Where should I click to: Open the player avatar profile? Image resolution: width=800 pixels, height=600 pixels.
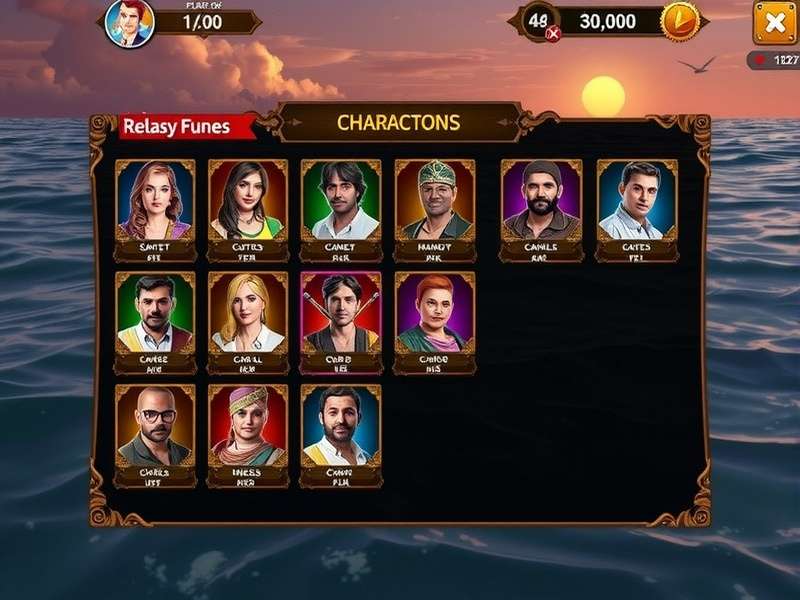[130, 22]
